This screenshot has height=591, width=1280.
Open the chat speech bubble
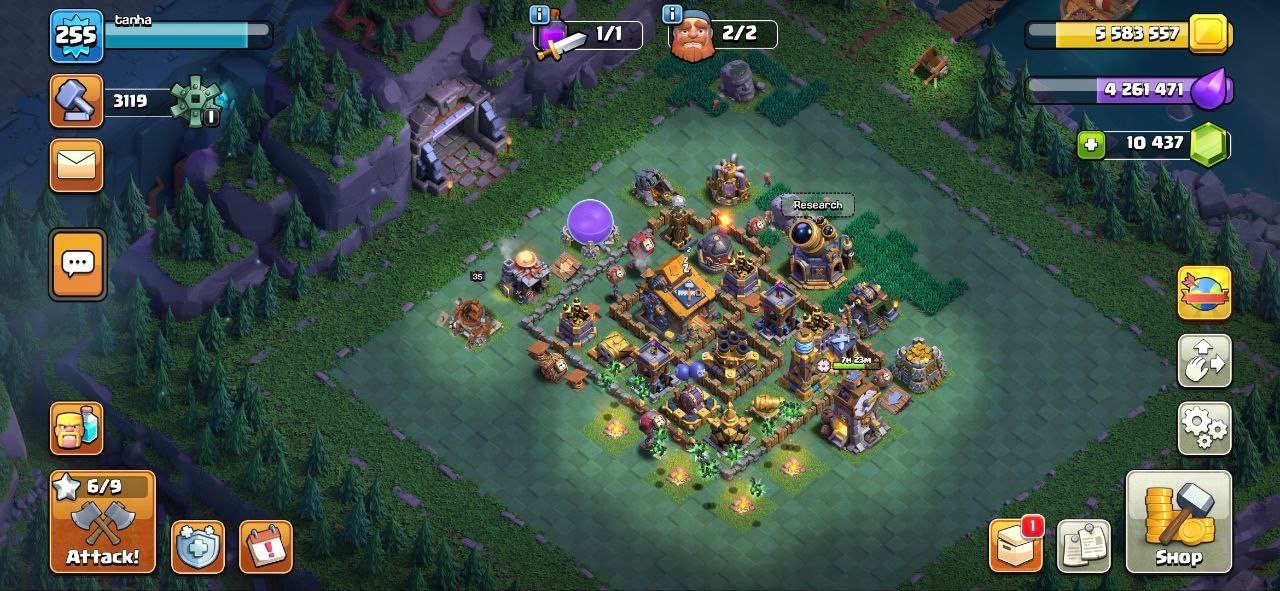(77, 265)
